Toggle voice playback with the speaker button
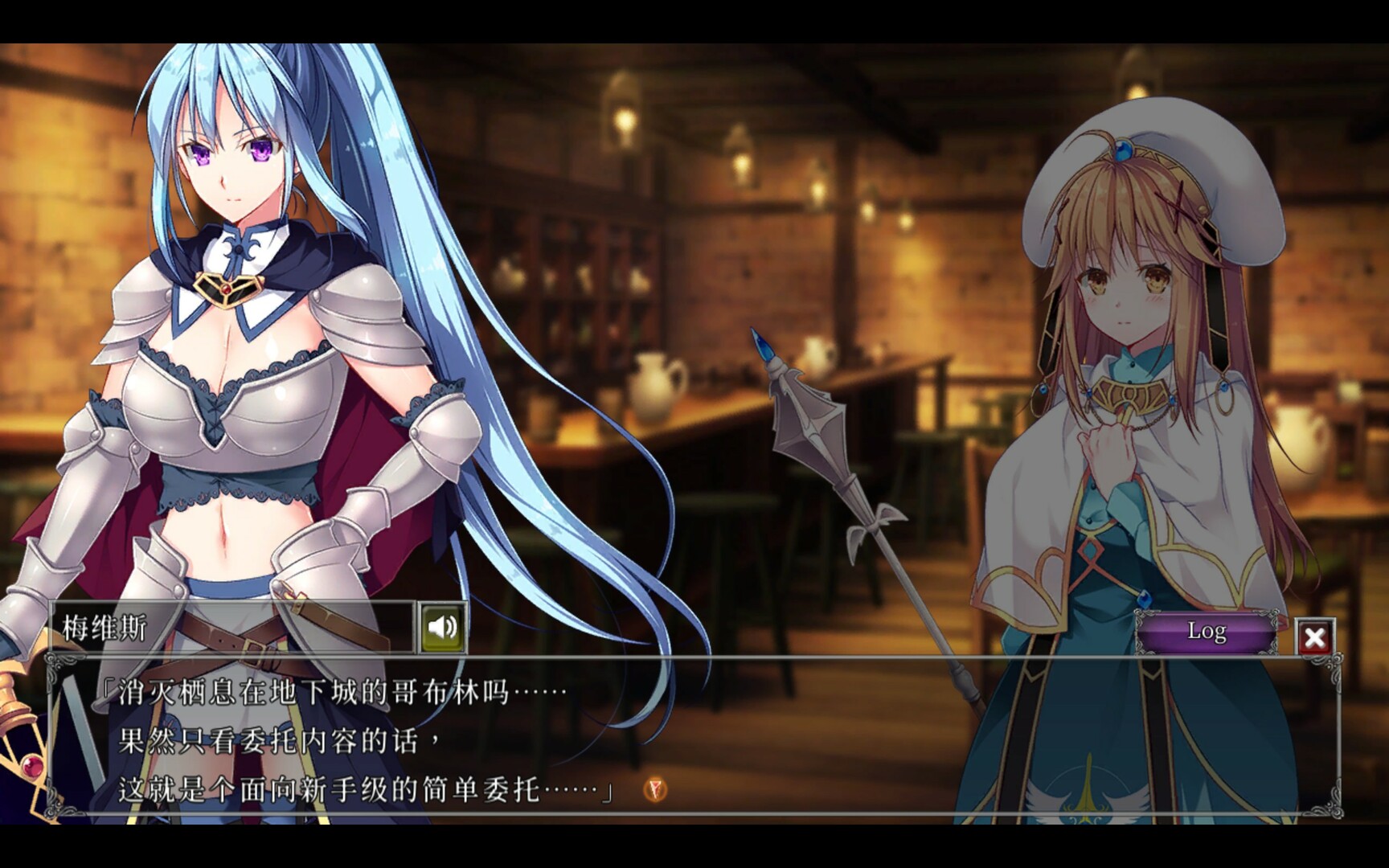Screen dimensions: 1389x868 point(443,629)
